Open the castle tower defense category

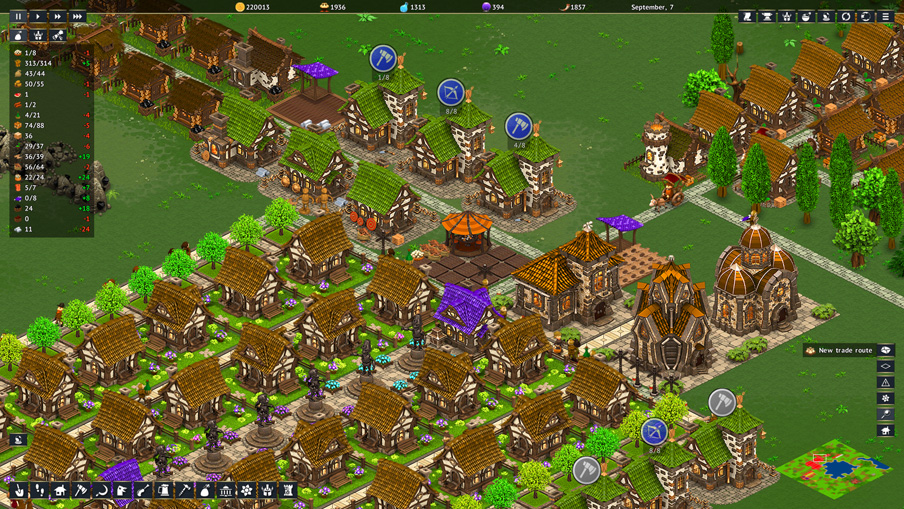coord(288,491)
